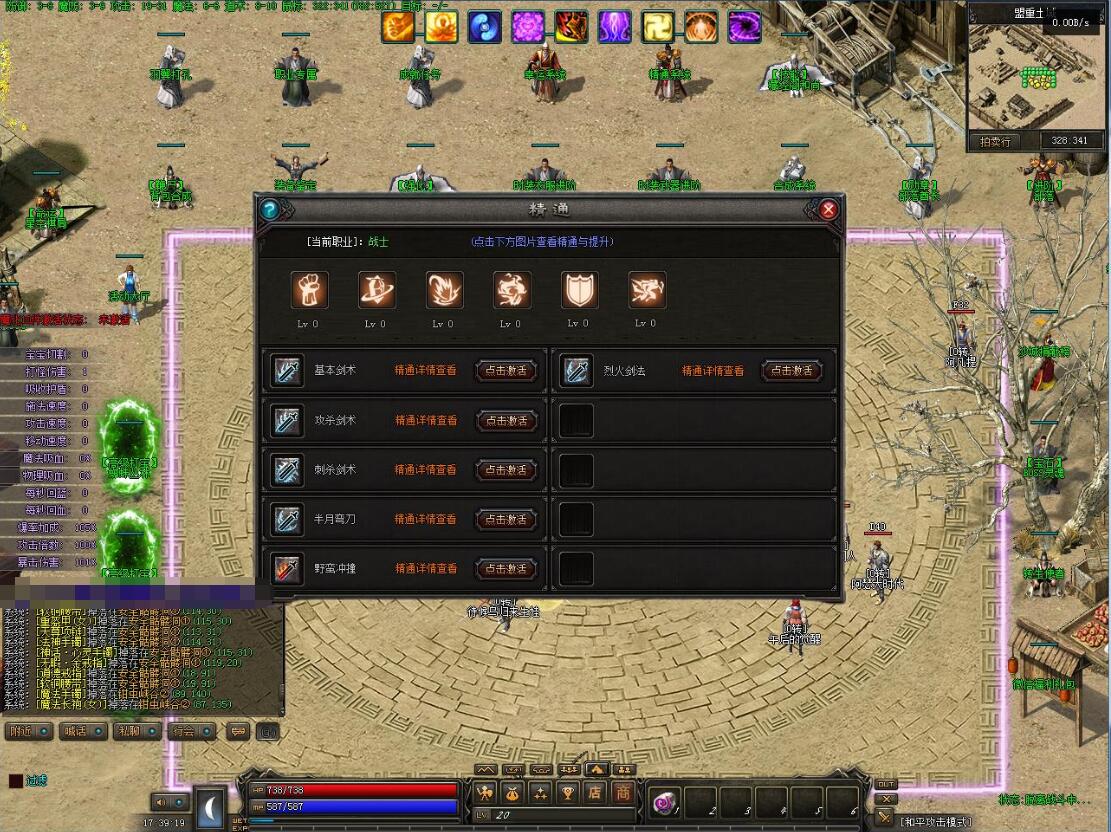The width and height of the screenshot is (1111, 832).
Task: Open the 店 shop button
Action: (x=595, y=793)
